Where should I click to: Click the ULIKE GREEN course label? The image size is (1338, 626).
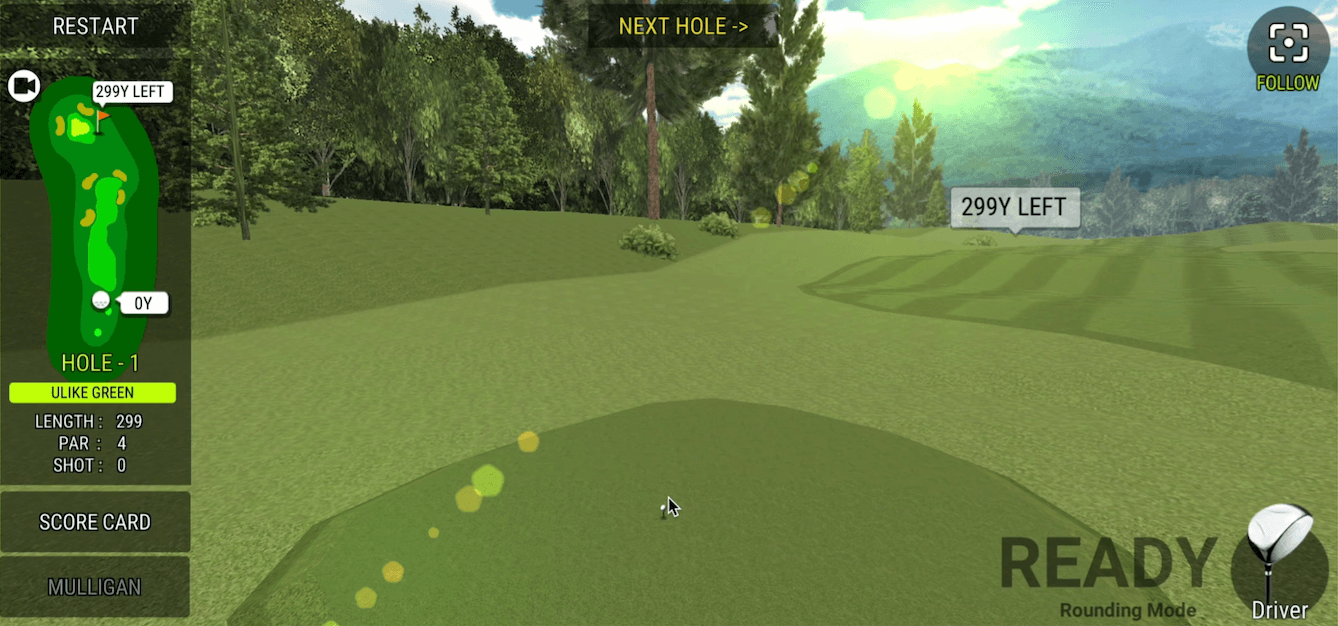(x=93, y=393)
